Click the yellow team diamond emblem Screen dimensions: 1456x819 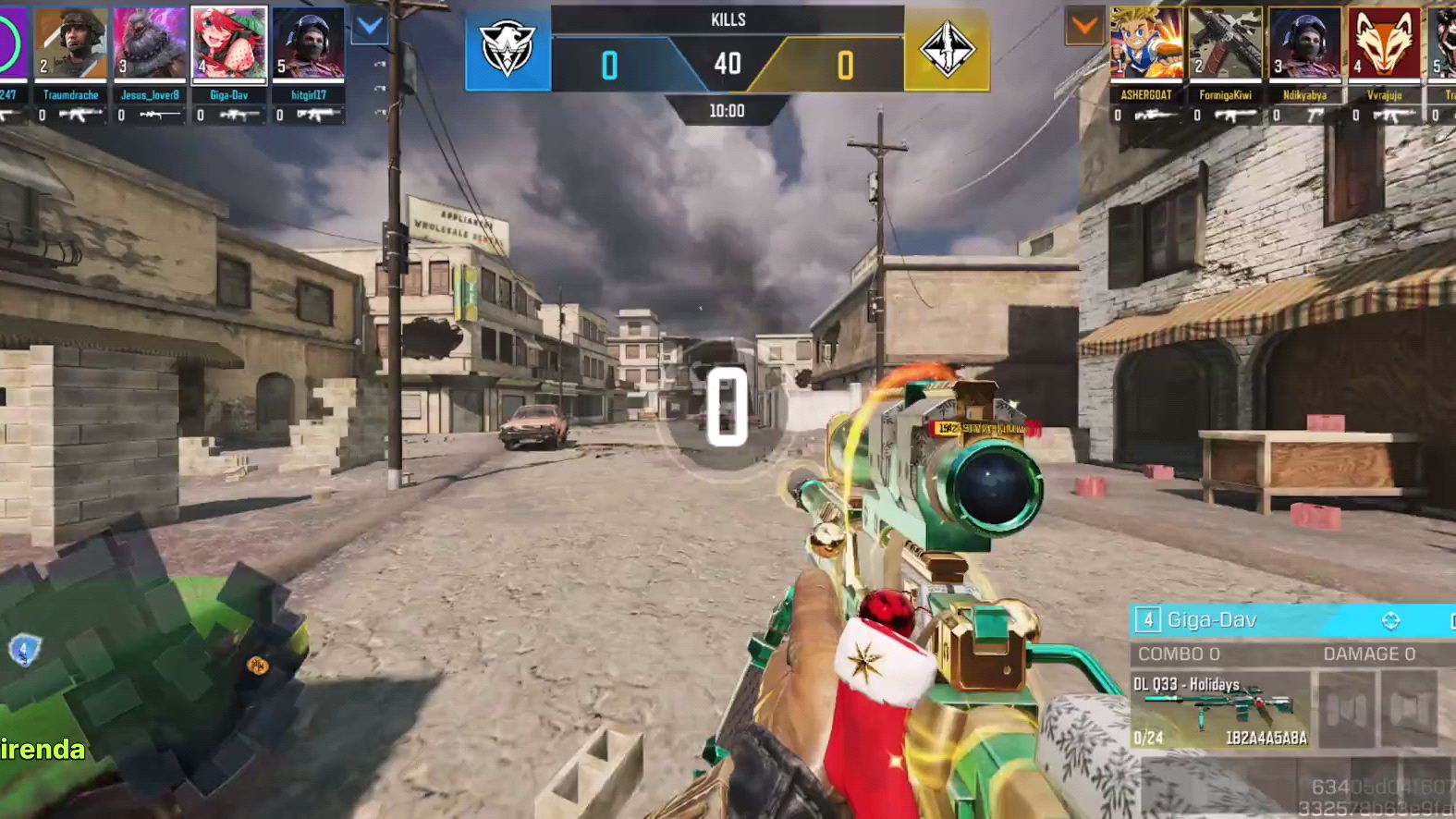click(x=947, y=51)
